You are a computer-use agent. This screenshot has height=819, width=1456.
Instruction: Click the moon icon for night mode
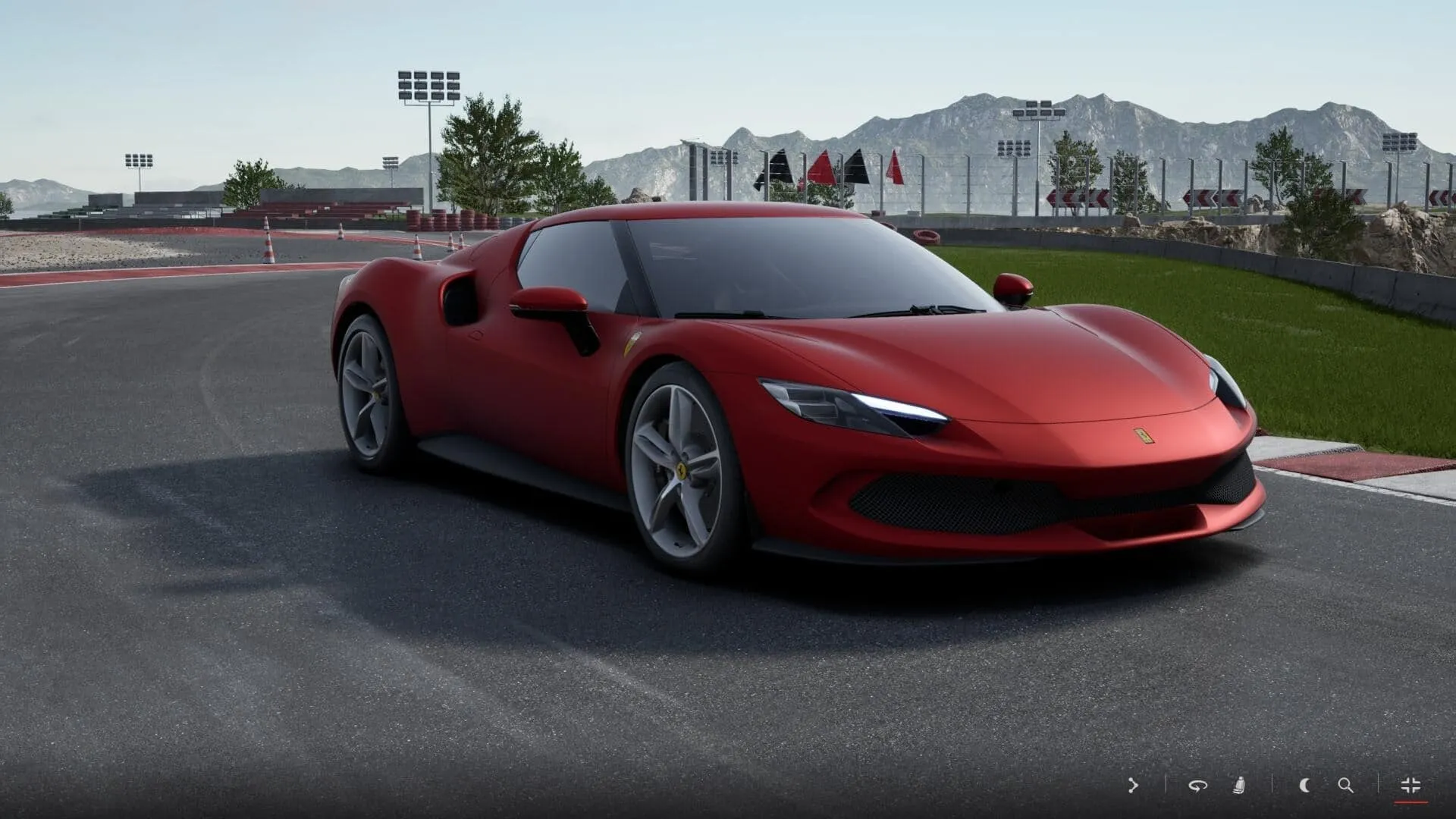[x=1304, y=785]
